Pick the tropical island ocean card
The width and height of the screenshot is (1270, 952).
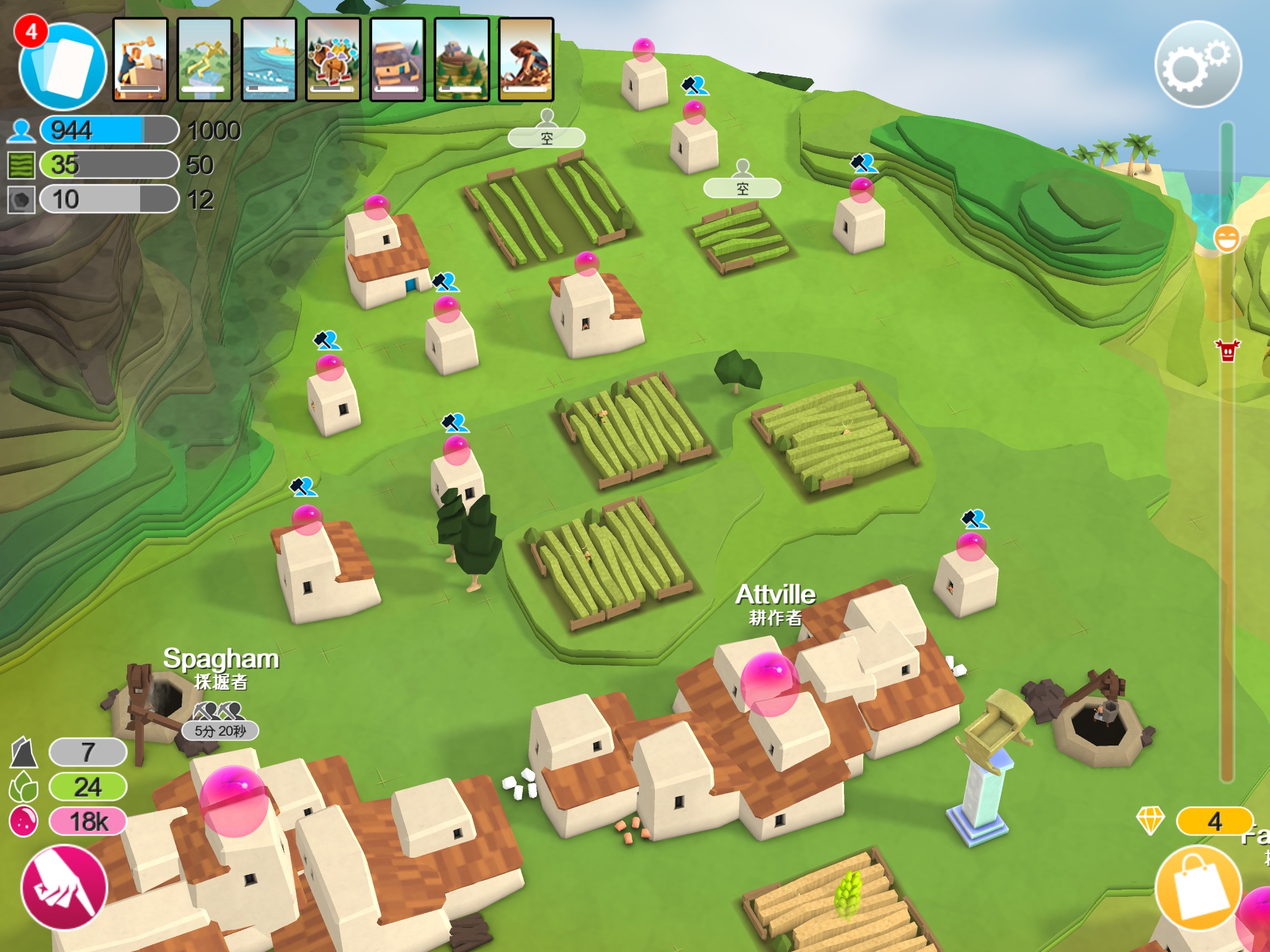[x=269, y=59]
